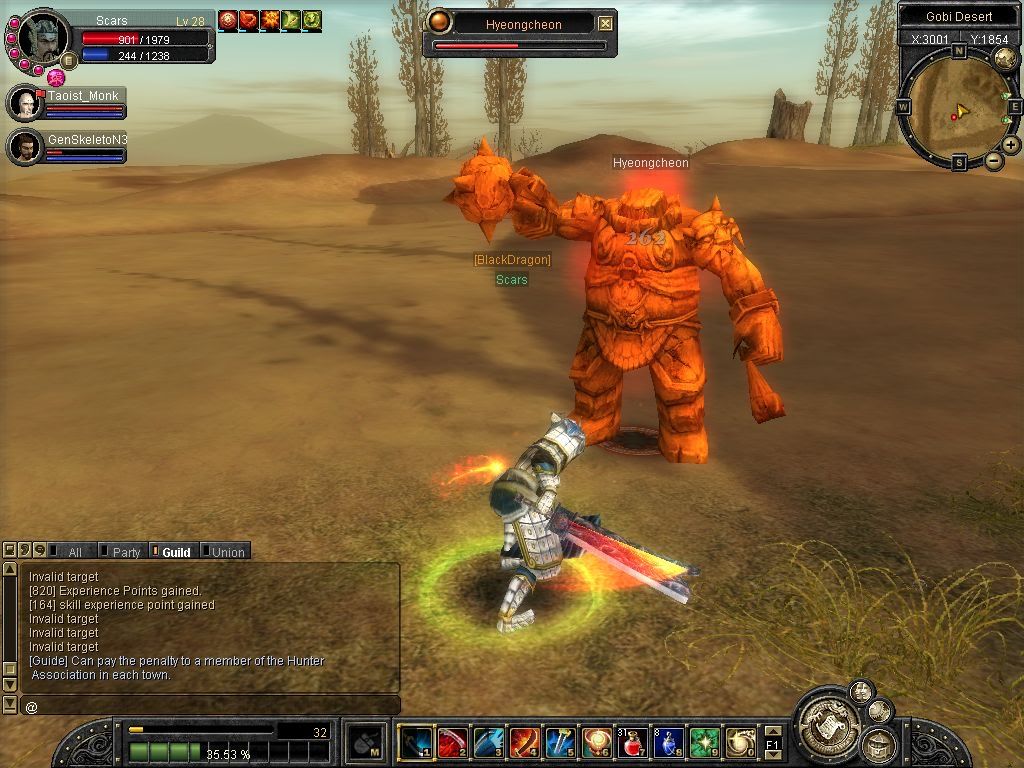Select party member GenSkeletoN3
The height and width of the screenshot is (768, 1024).
coord(26,146)
